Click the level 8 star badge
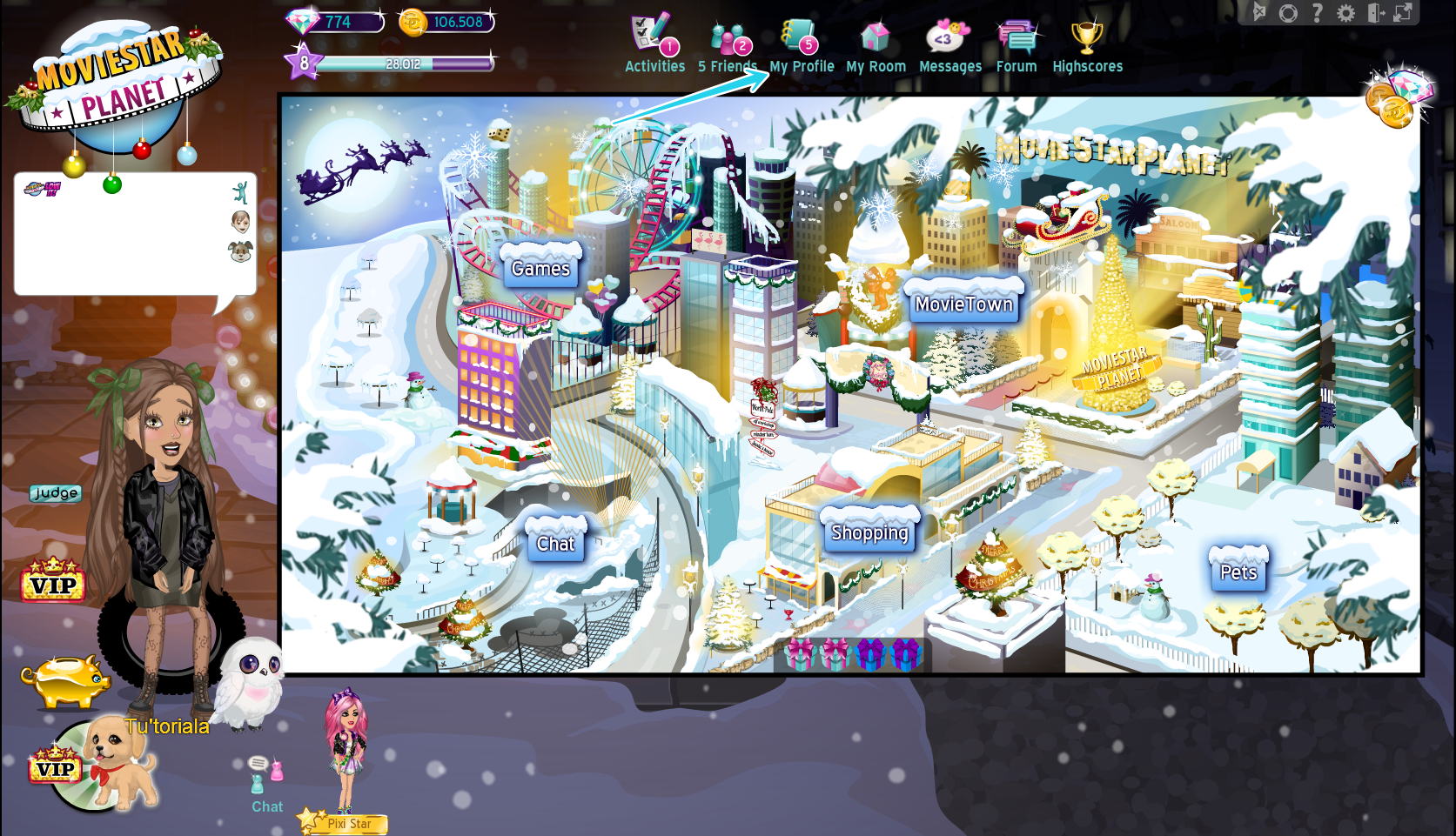 pos(303,63)
